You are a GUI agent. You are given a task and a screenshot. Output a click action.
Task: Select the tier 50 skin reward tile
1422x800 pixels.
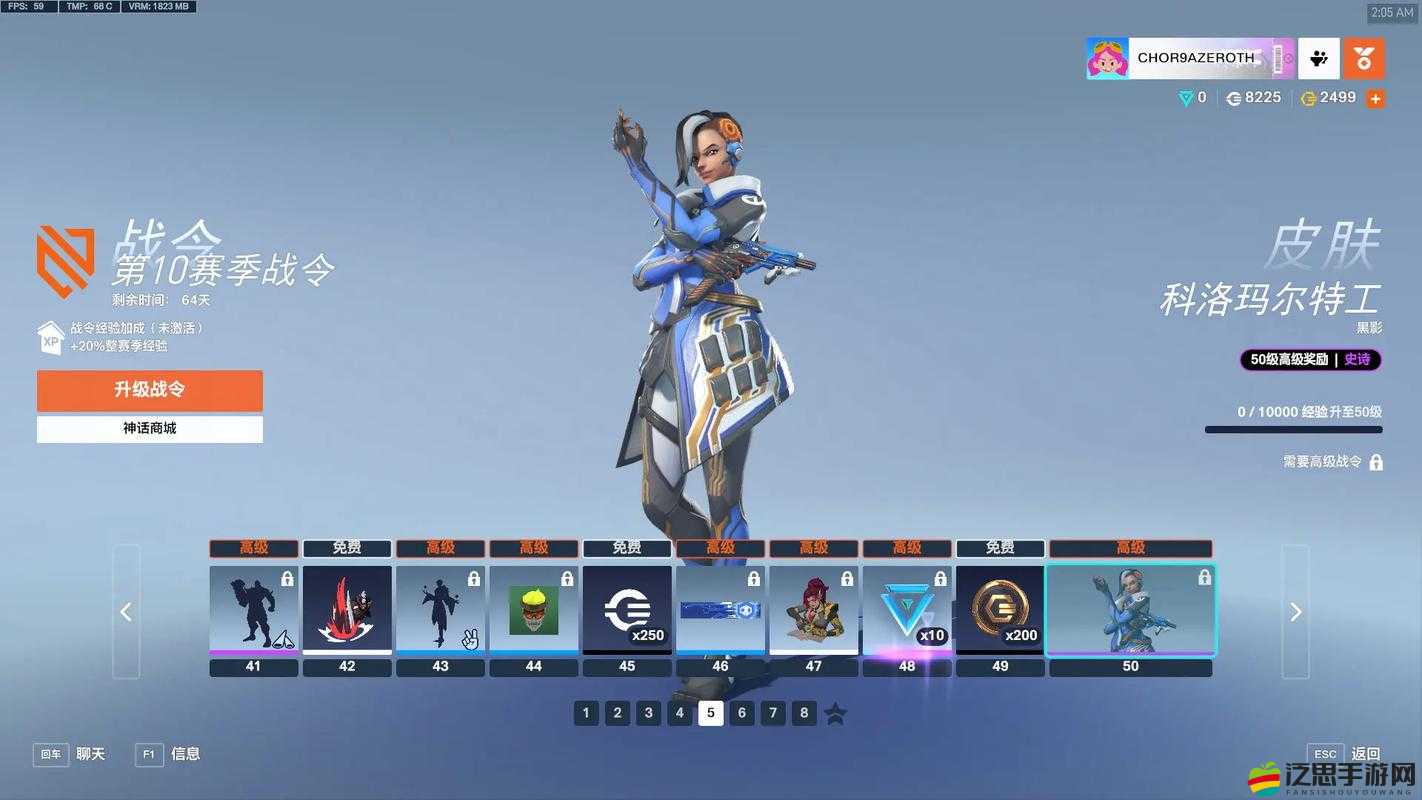pyautogui.click(x=1131, y=610)
